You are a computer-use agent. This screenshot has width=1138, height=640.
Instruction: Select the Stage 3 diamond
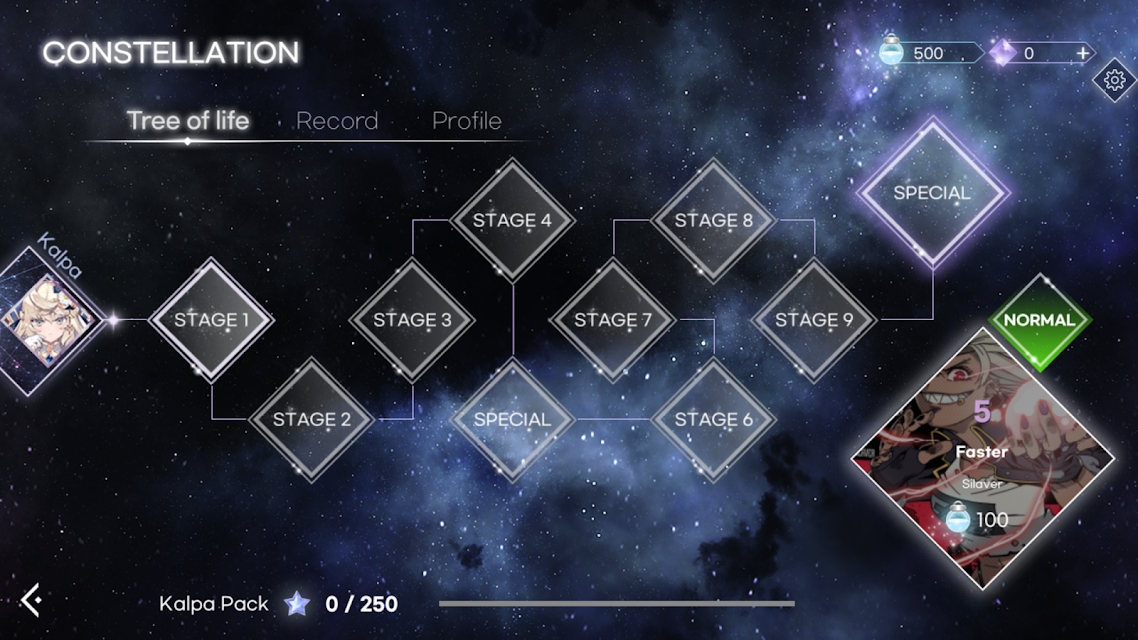click(412, 320)
